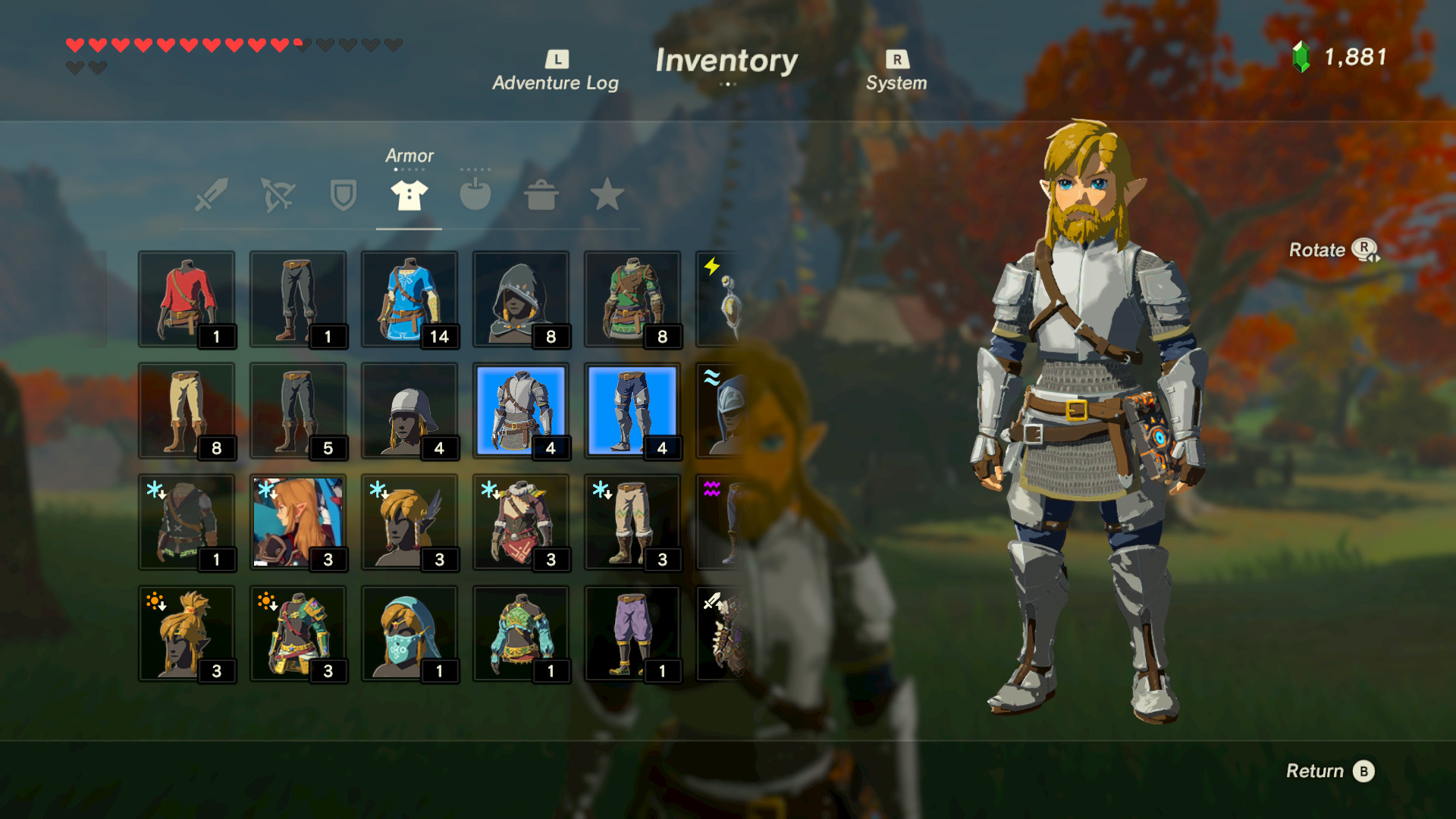Open the key items star category

click(607, 196)
